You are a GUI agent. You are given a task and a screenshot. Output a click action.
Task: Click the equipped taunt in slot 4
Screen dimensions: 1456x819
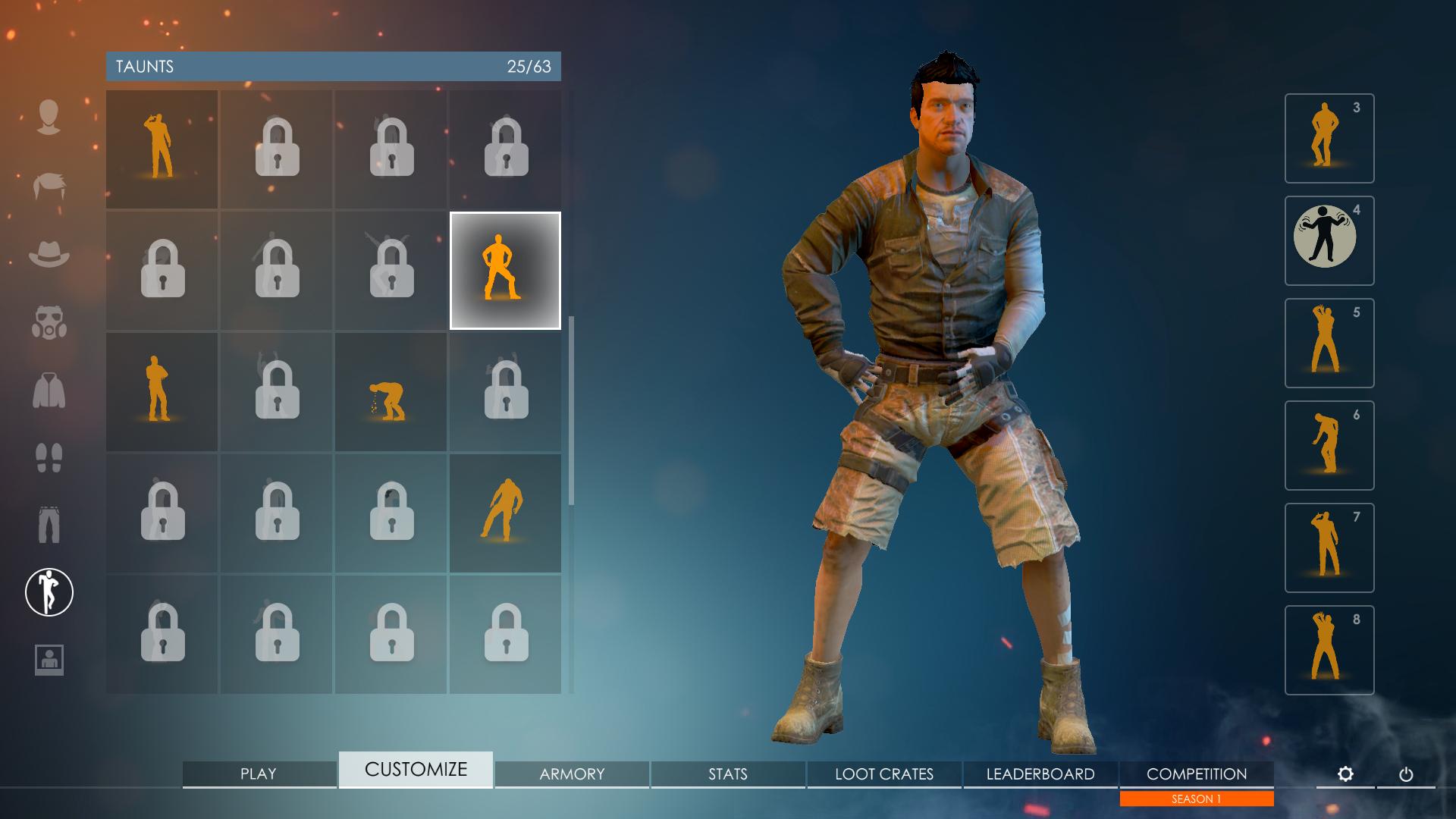1329,240
